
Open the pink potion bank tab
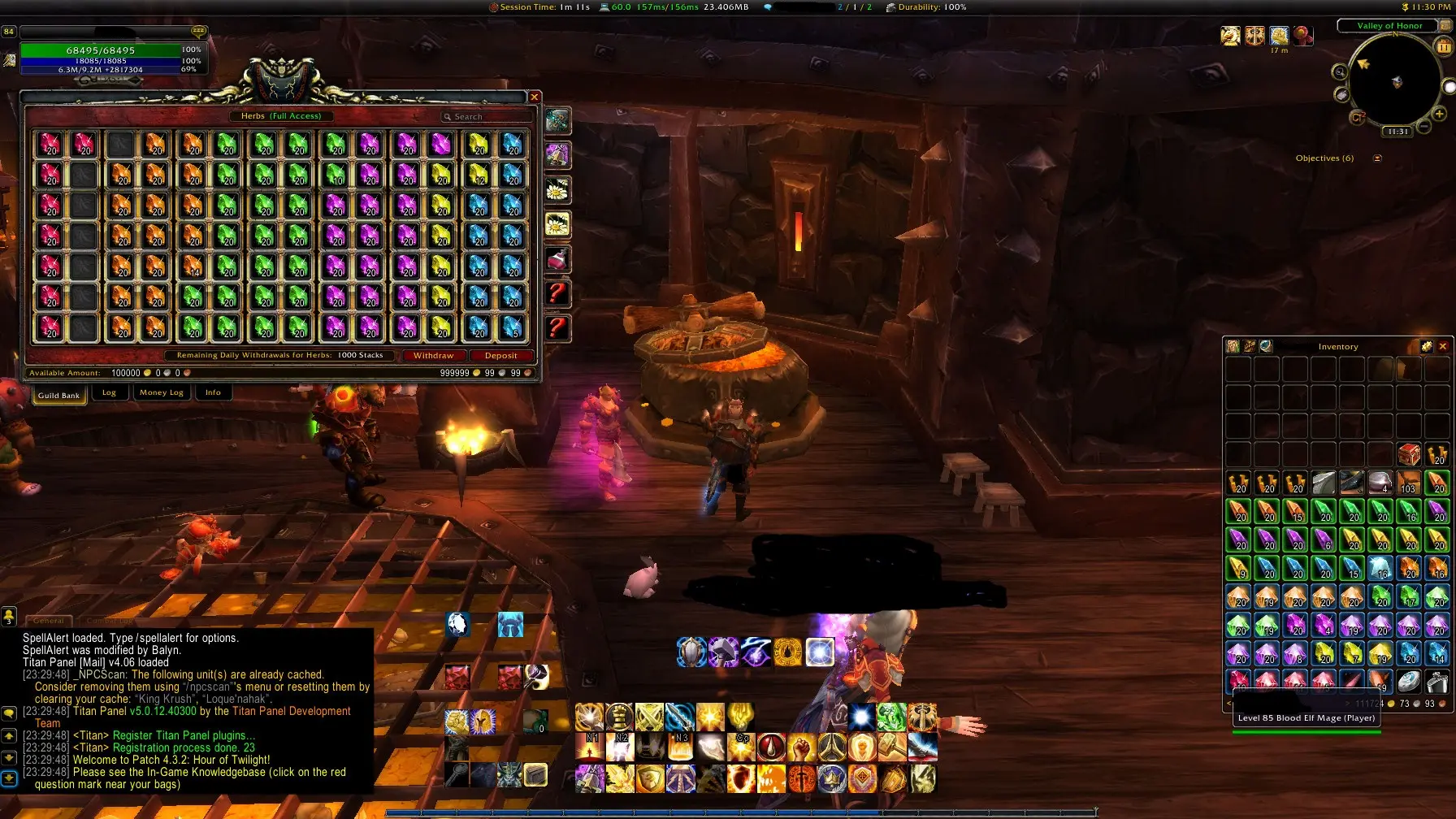(x=557, y=260)
